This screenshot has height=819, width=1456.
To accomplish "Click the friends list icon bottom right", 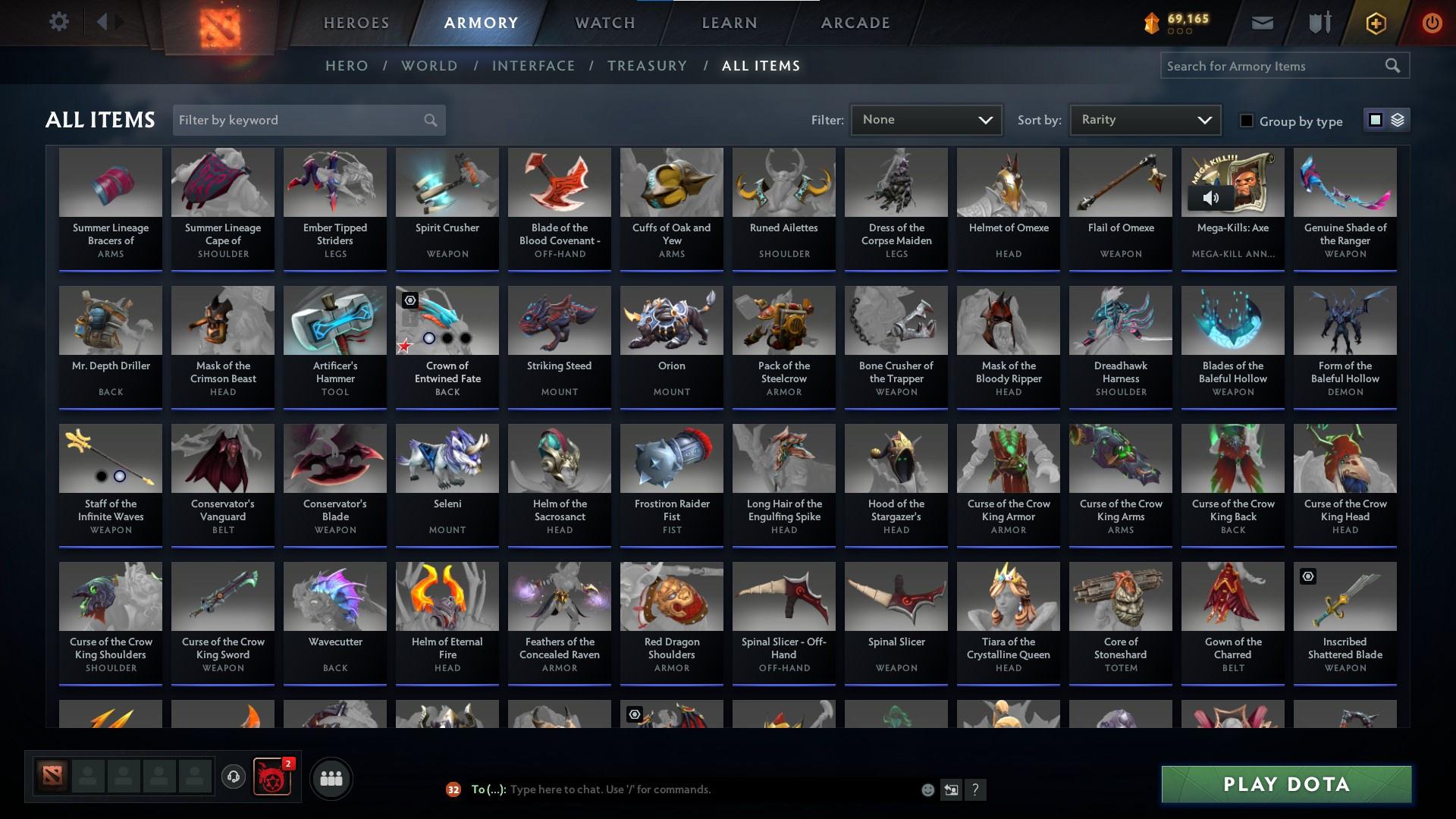I will (330, 778).
